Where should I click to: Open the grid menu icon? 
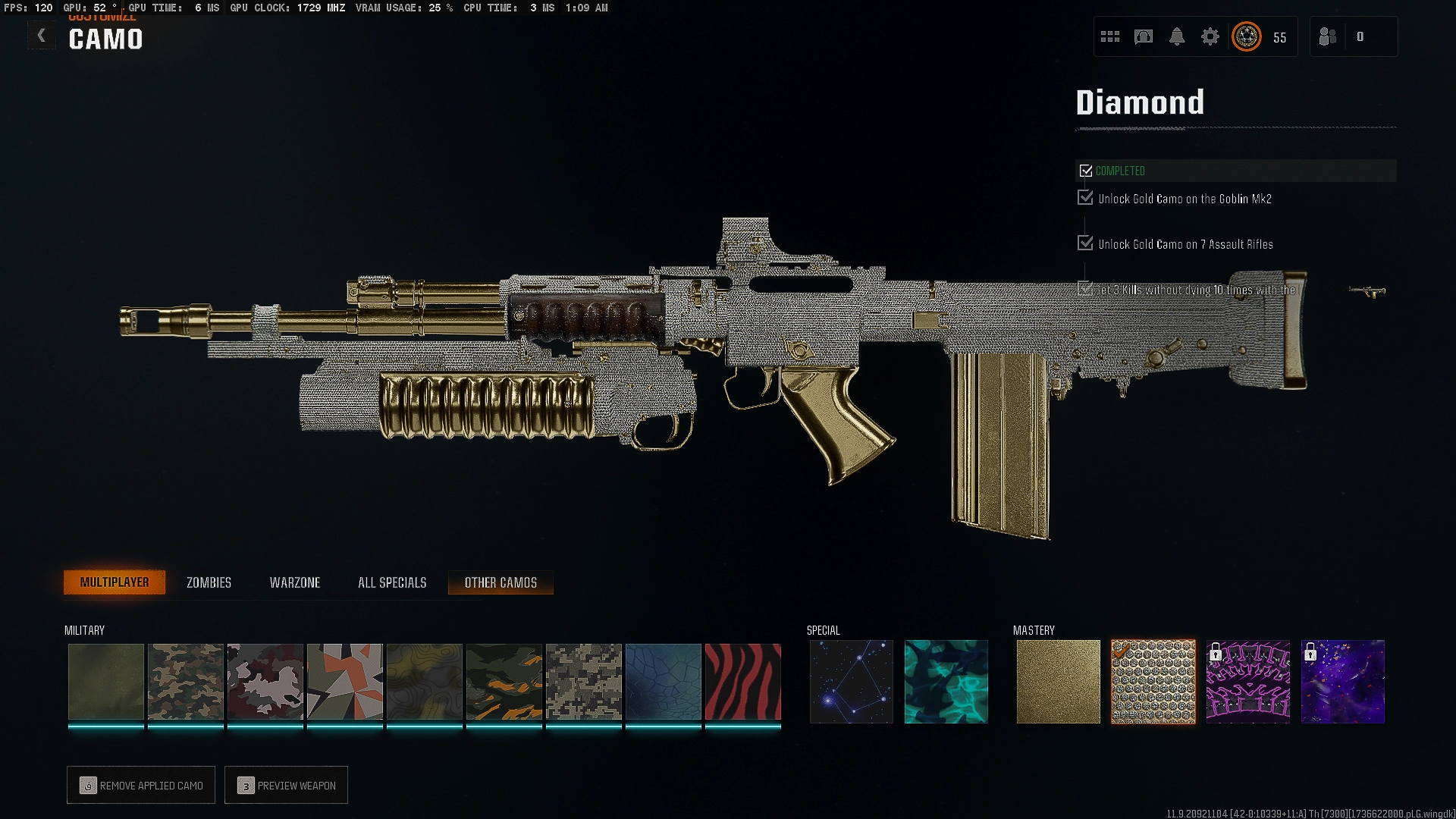pyautogui.click(x=1110, y=36)
